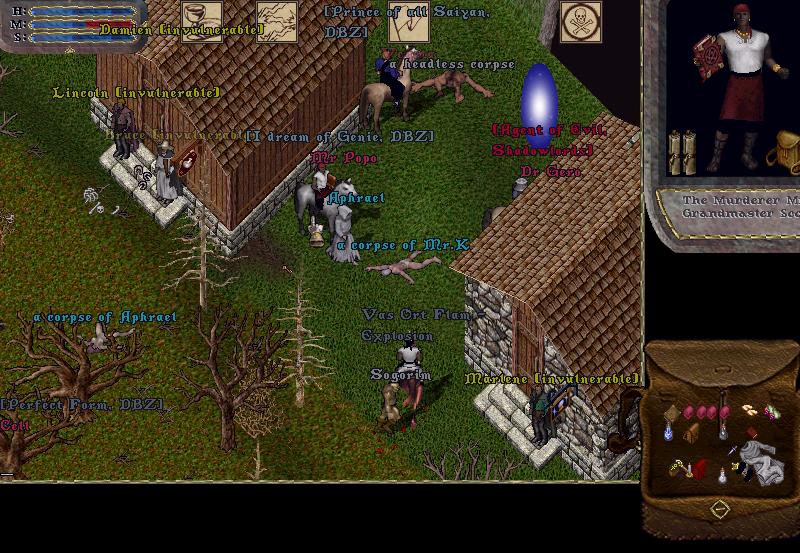Select the blue potion in the backpack

tap(668, 431)
